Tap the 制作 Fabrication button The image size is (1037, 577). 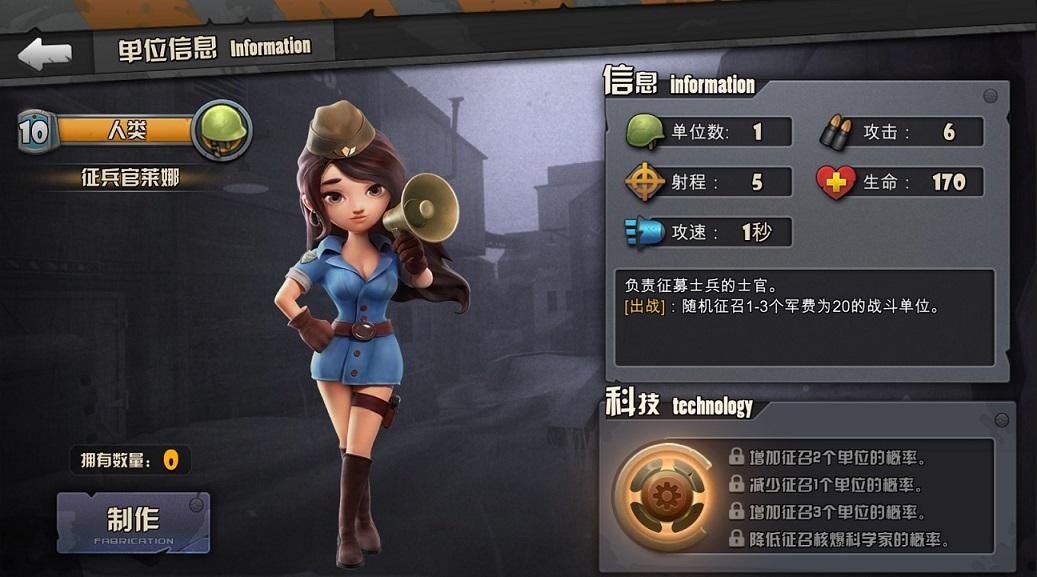coord(133,522)
